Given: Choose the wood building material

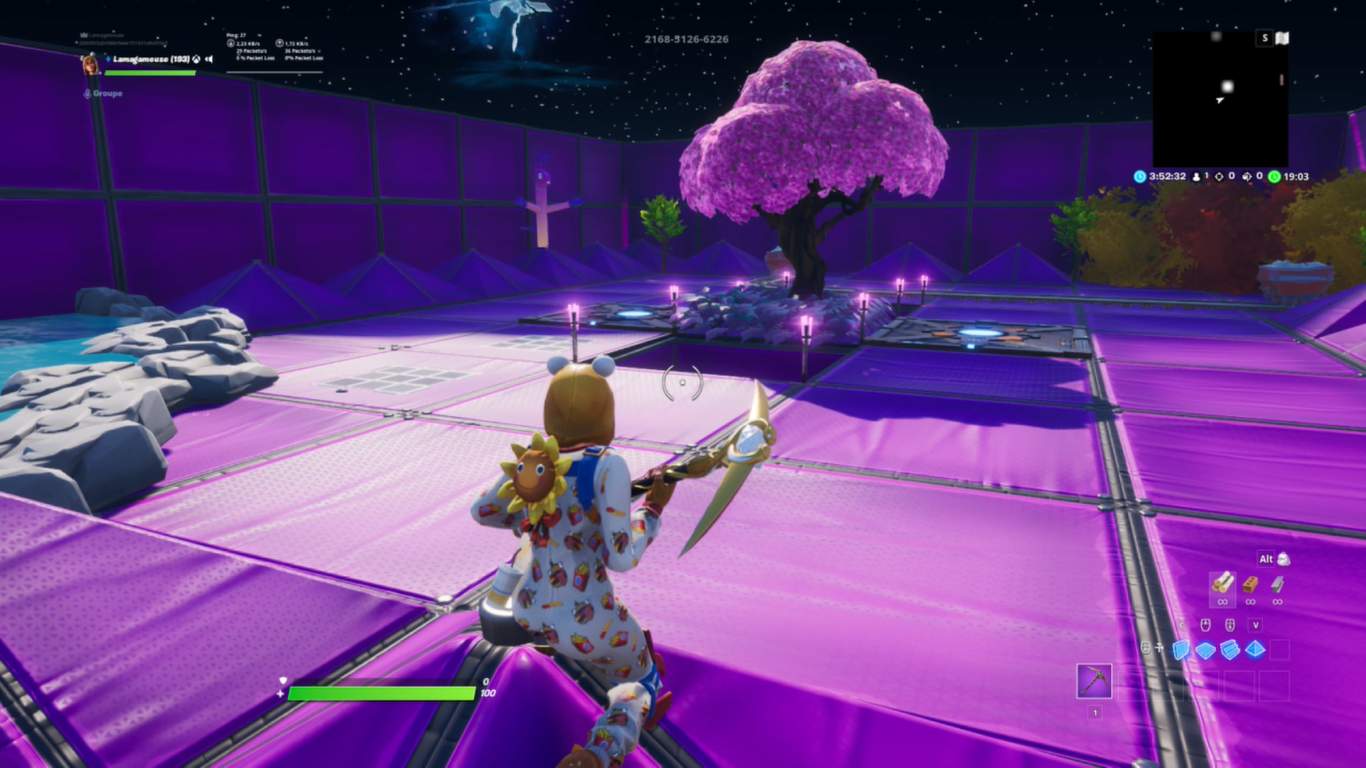Looking at the screenshot, I should 1222,582.
